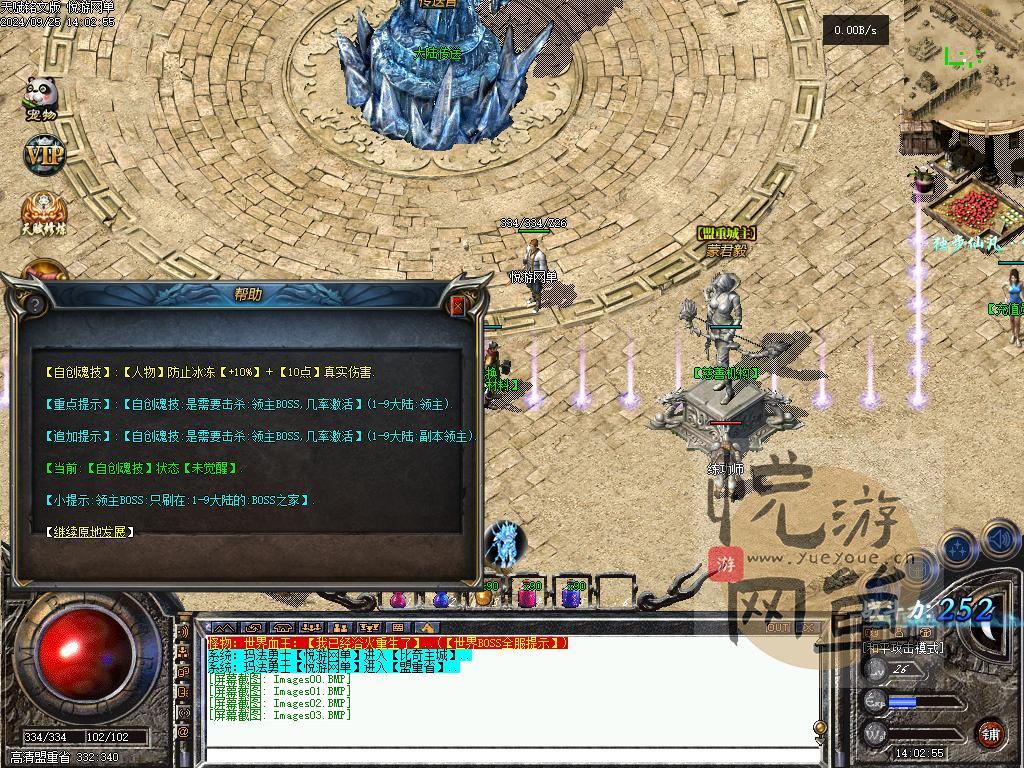
Task: Click the house icon chat toolbar button
Action: [428, 628]
